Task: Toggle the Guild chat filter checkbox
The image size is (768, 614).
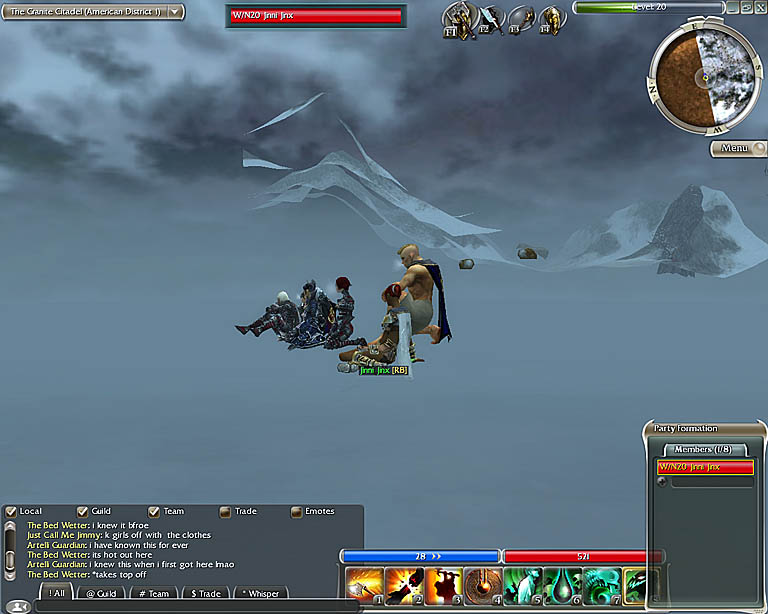Action: tap(83, 511)
